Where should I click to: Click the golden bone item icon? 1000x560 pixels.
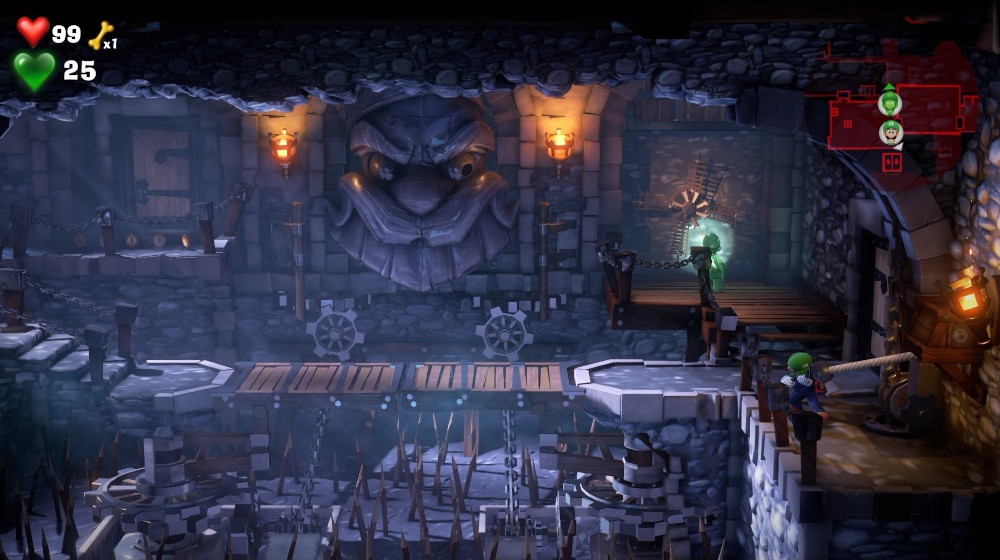pos(101,35)
